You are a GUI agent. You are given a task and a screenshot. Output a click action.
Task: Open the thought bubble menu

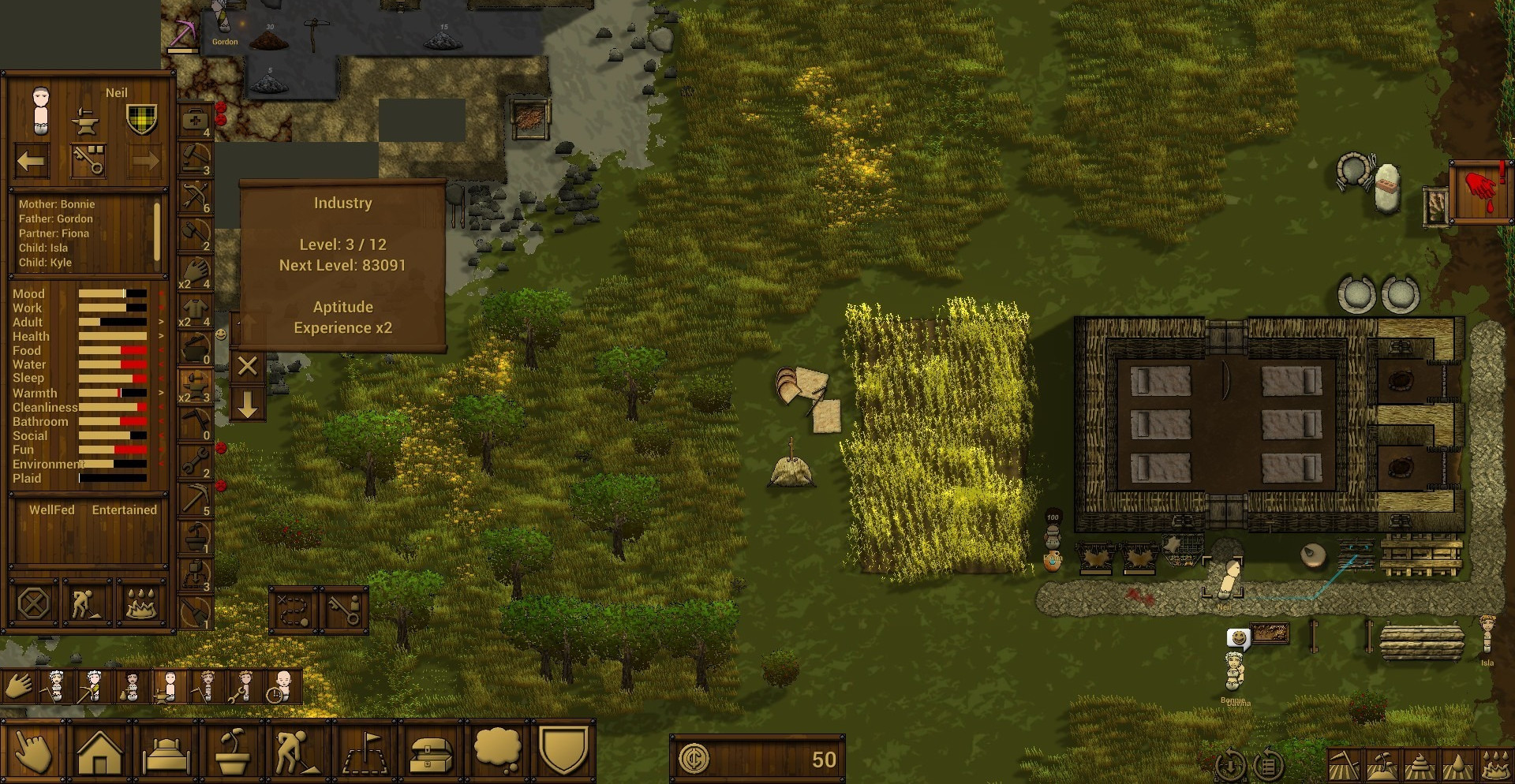pos(497,752)
